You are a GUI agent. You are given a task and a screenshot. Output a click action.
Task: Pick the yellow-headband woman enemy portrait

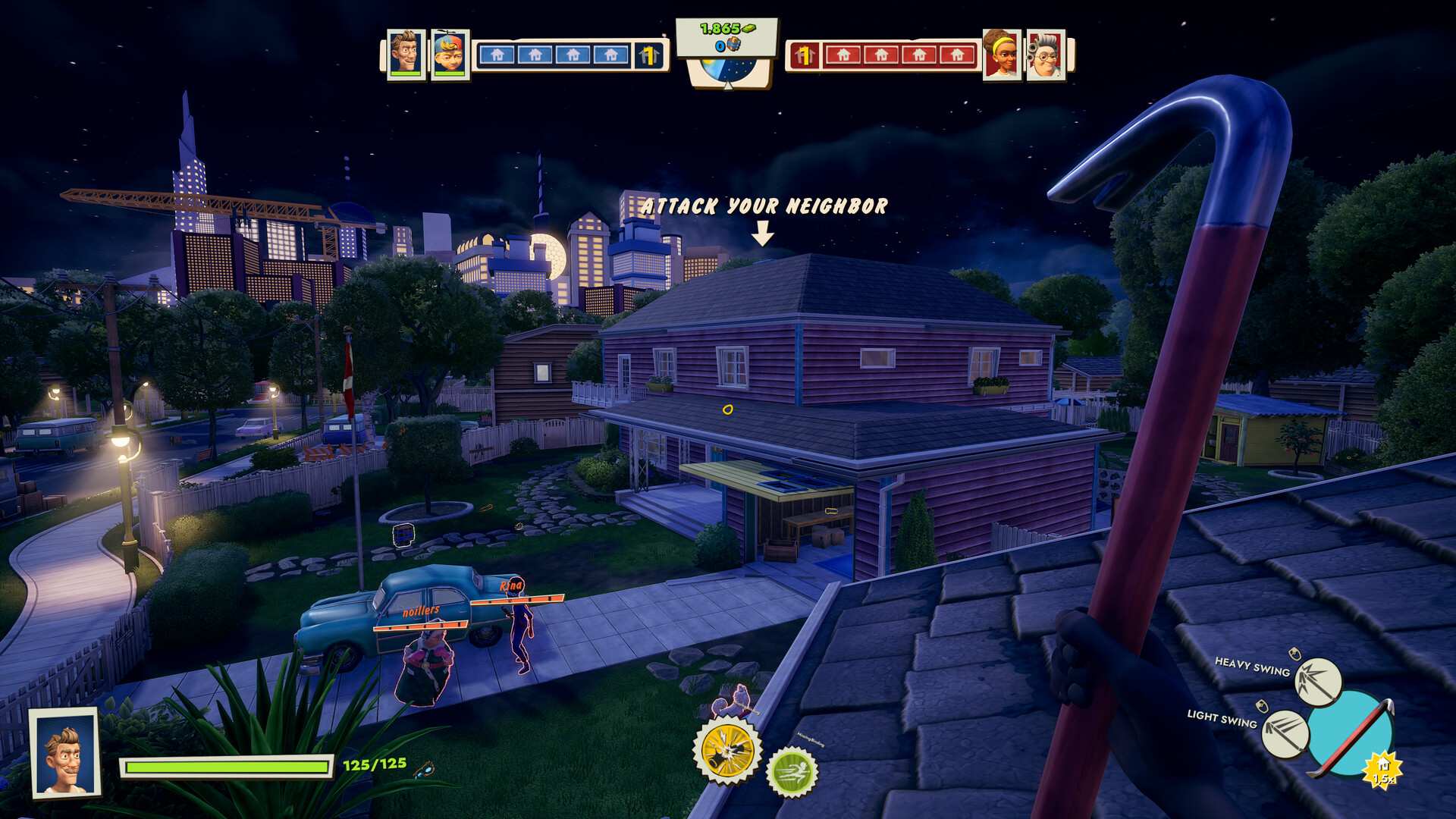[1001, 54]
